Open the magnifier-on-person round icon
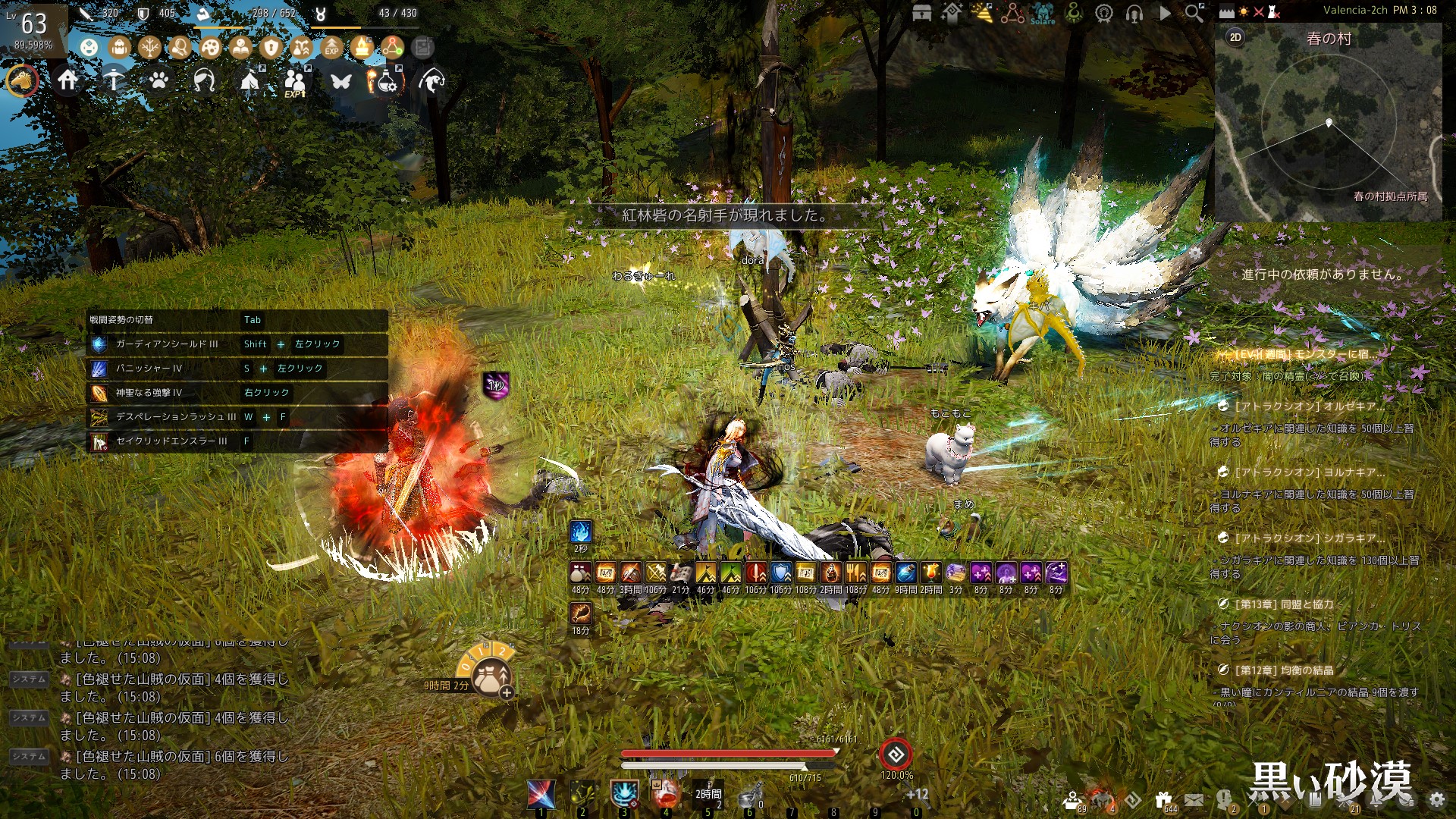 pyautogui.click(x=180, y=48)
